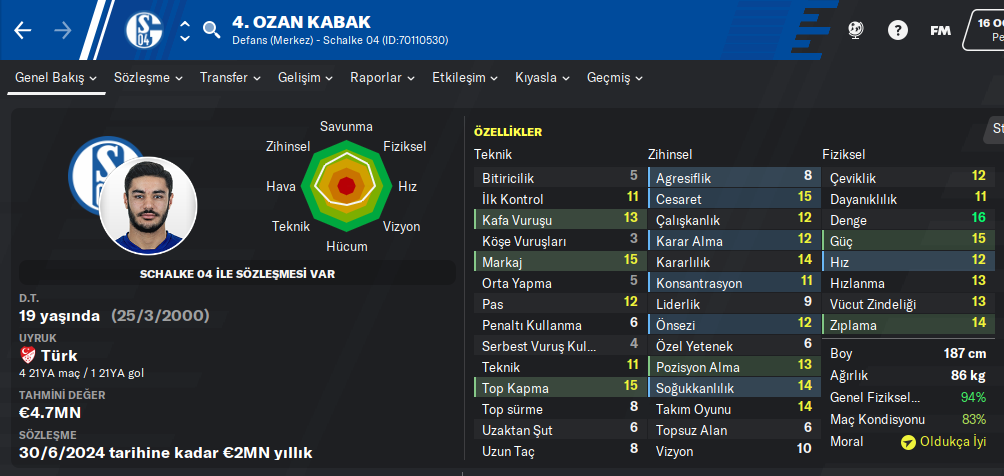The height and width of the screenshot is (476, 1004).
Task: Open the Transfer menu
Action: pos(230,78)
